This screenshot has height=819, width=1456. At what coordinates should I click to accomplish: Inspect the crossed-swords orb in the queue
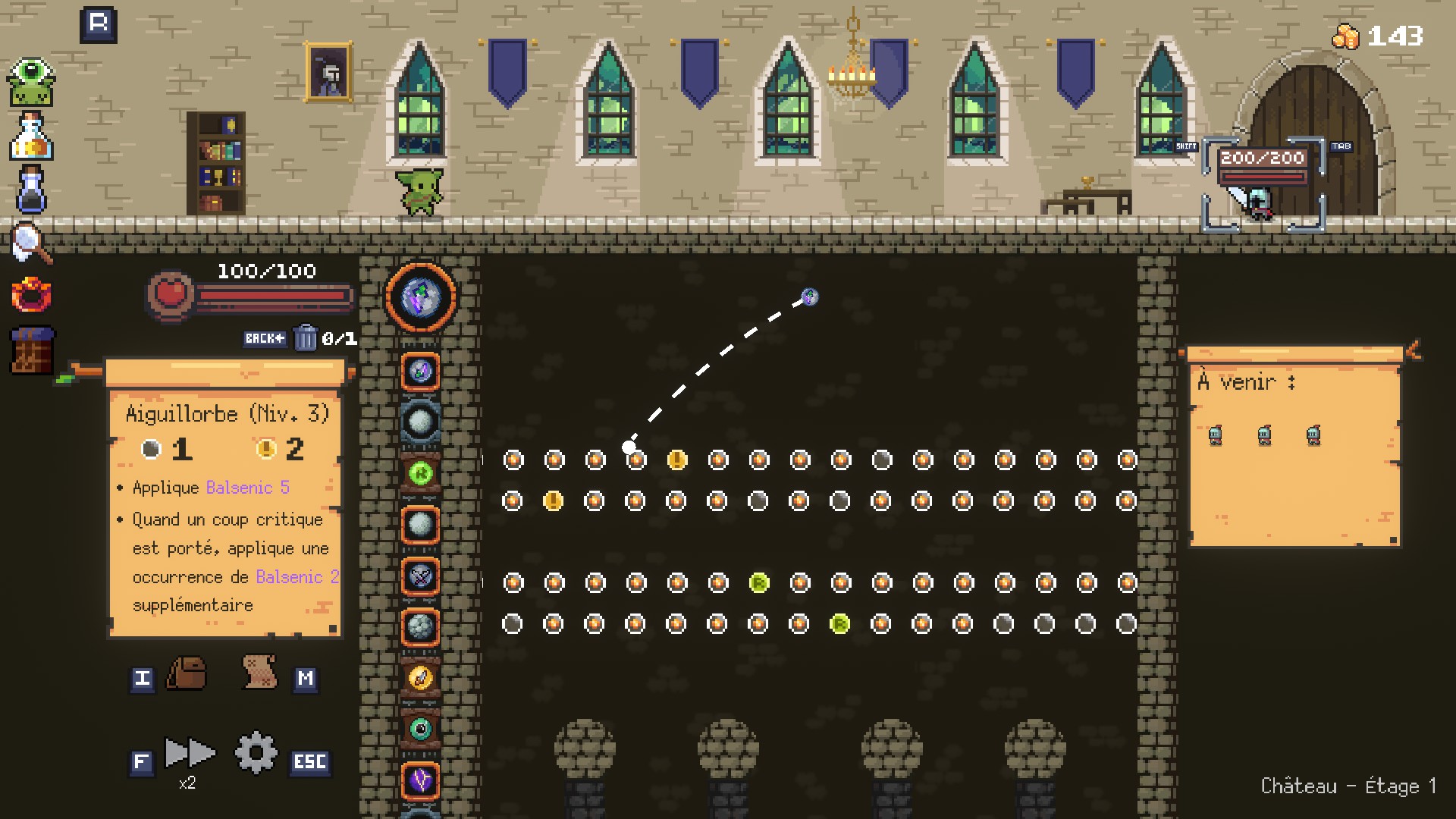[421, 576]
